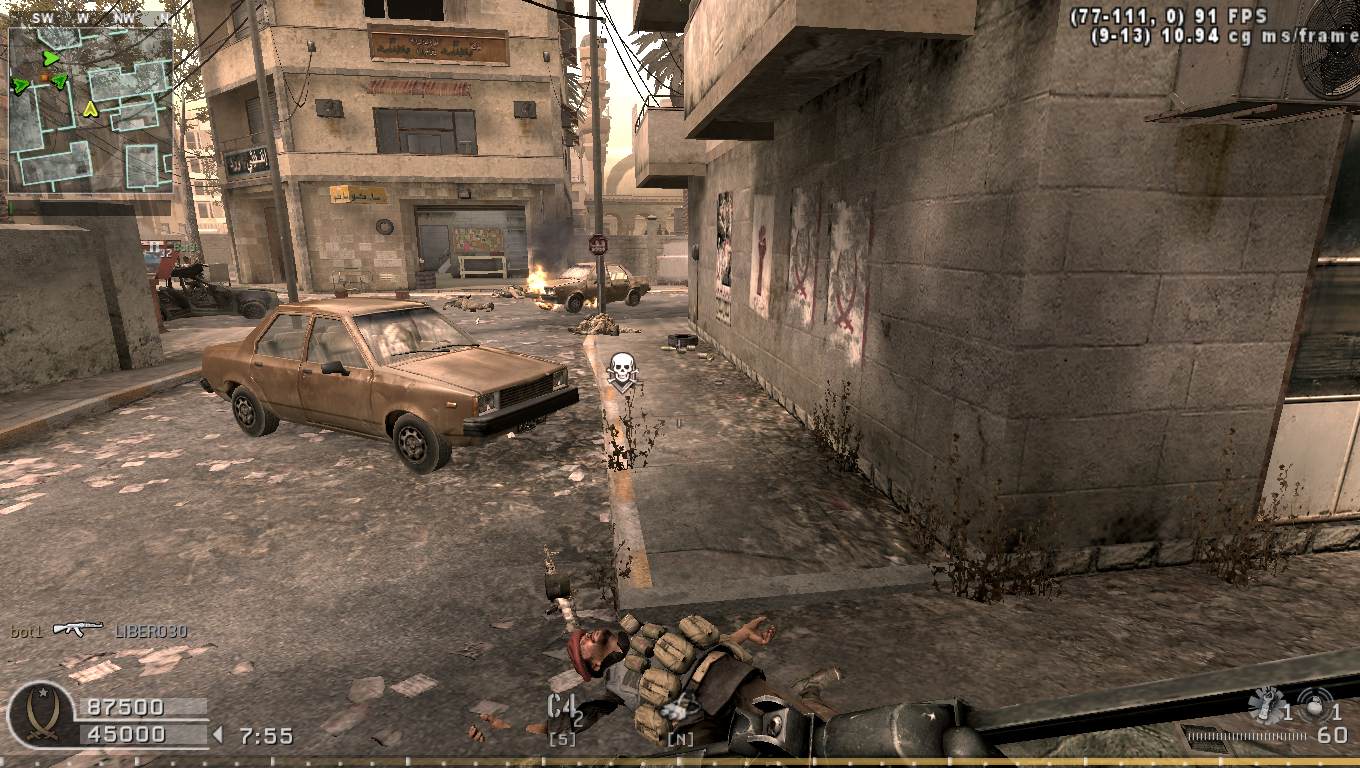Choose the frag grenade icon

coord(1316,704)
